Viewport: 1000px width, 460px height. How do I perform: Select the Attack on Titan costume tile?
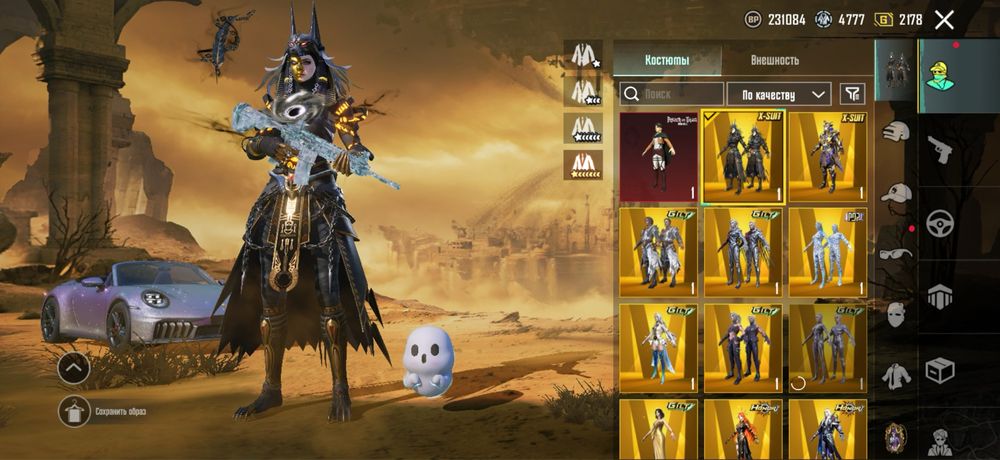pos(659,157)
